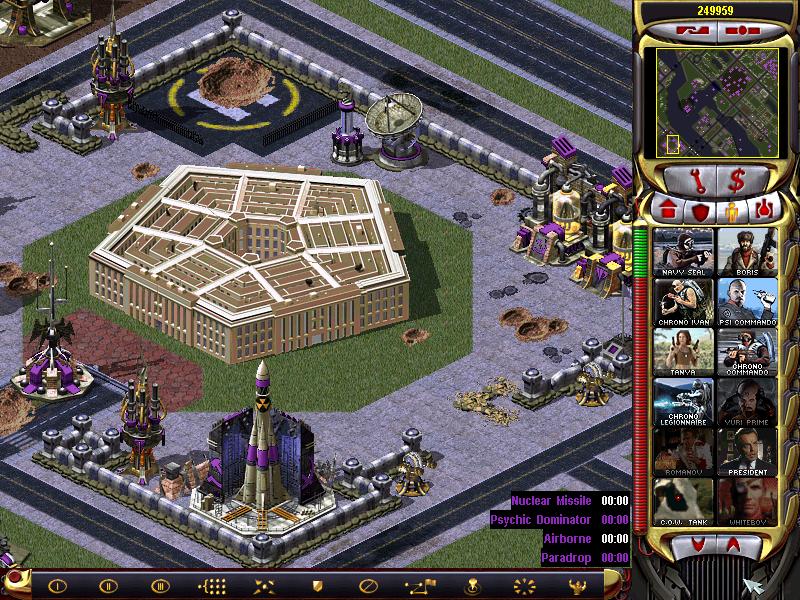Switch to the structures build tab

click(x=668, y=210)
